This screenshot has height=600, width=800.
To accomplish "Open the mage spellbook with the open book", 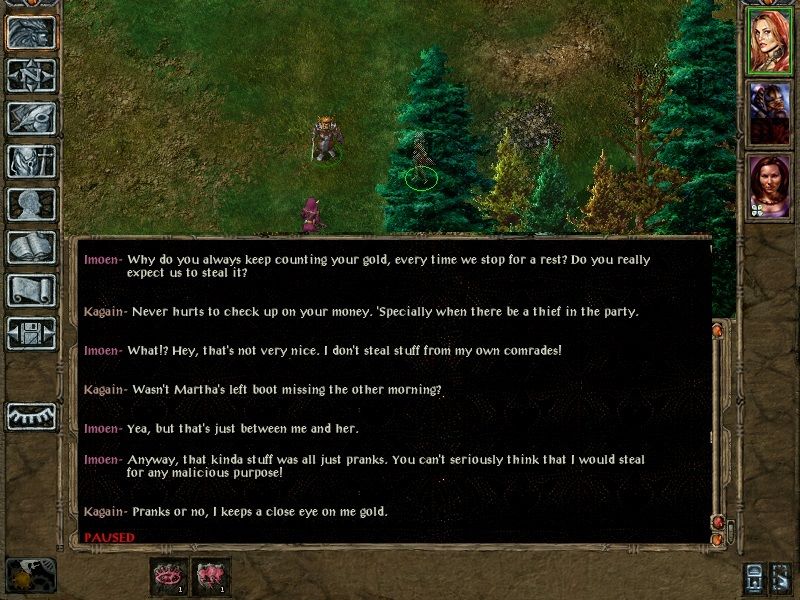I will point(31,247).
